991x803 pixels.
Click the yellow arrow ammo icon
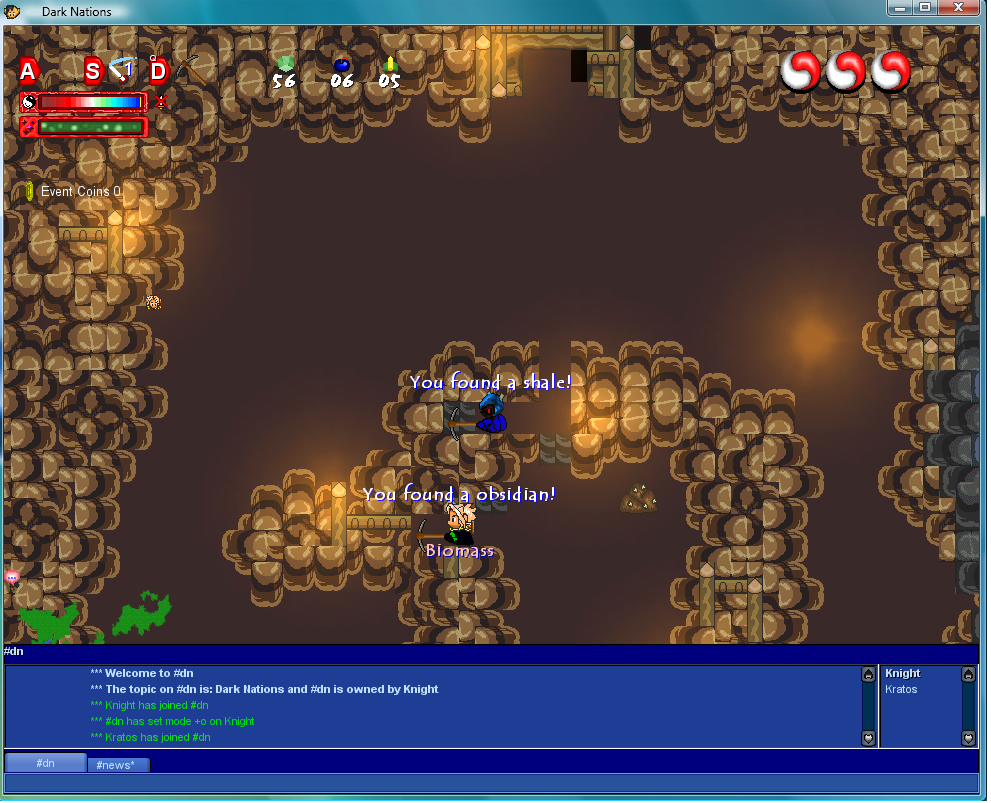pos(390,64)
